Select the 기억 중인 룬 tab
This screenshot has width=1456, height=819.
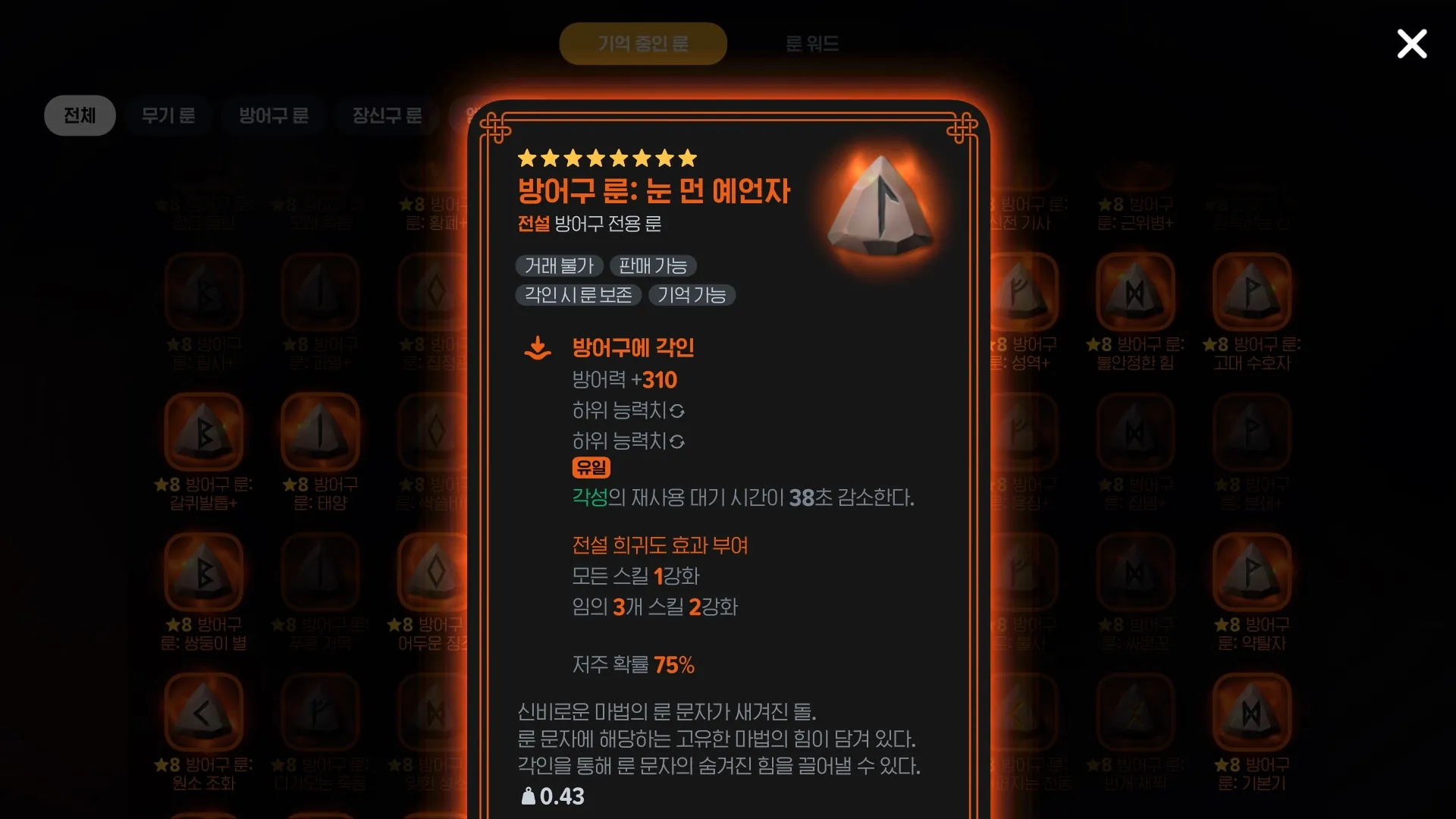[x=642, y=43]
